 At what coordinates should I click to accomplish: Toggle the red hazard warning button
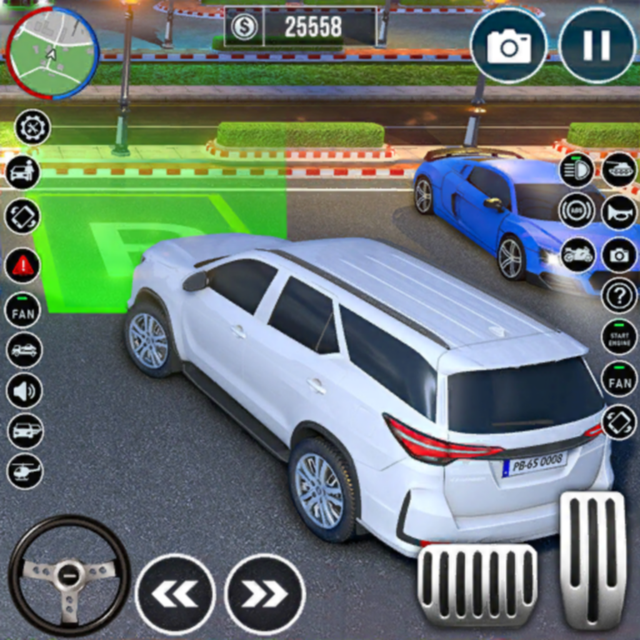(x=22, y=265)
